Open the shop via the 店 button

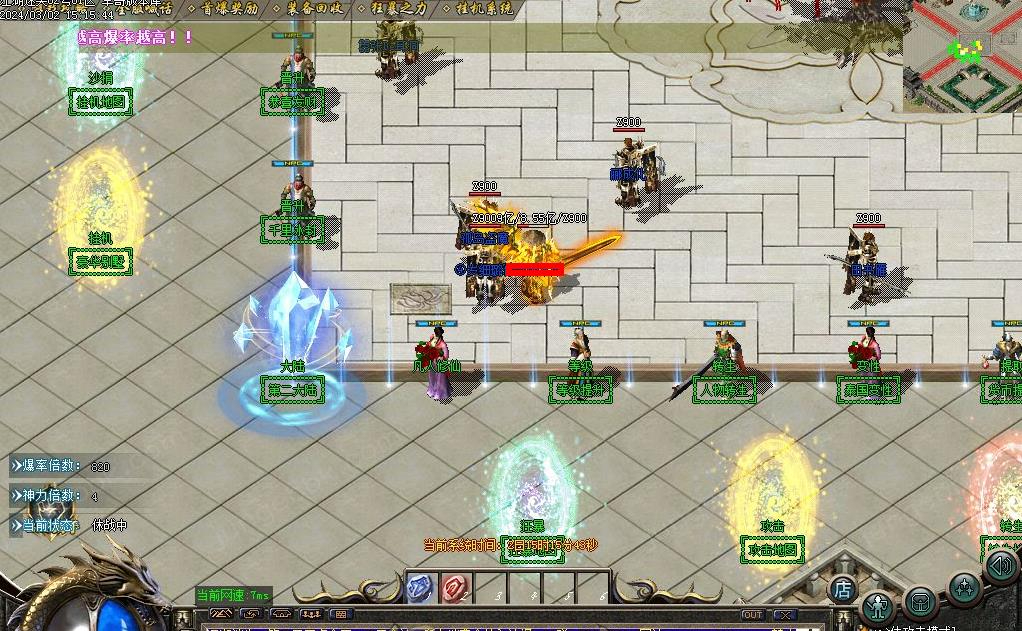842,589
